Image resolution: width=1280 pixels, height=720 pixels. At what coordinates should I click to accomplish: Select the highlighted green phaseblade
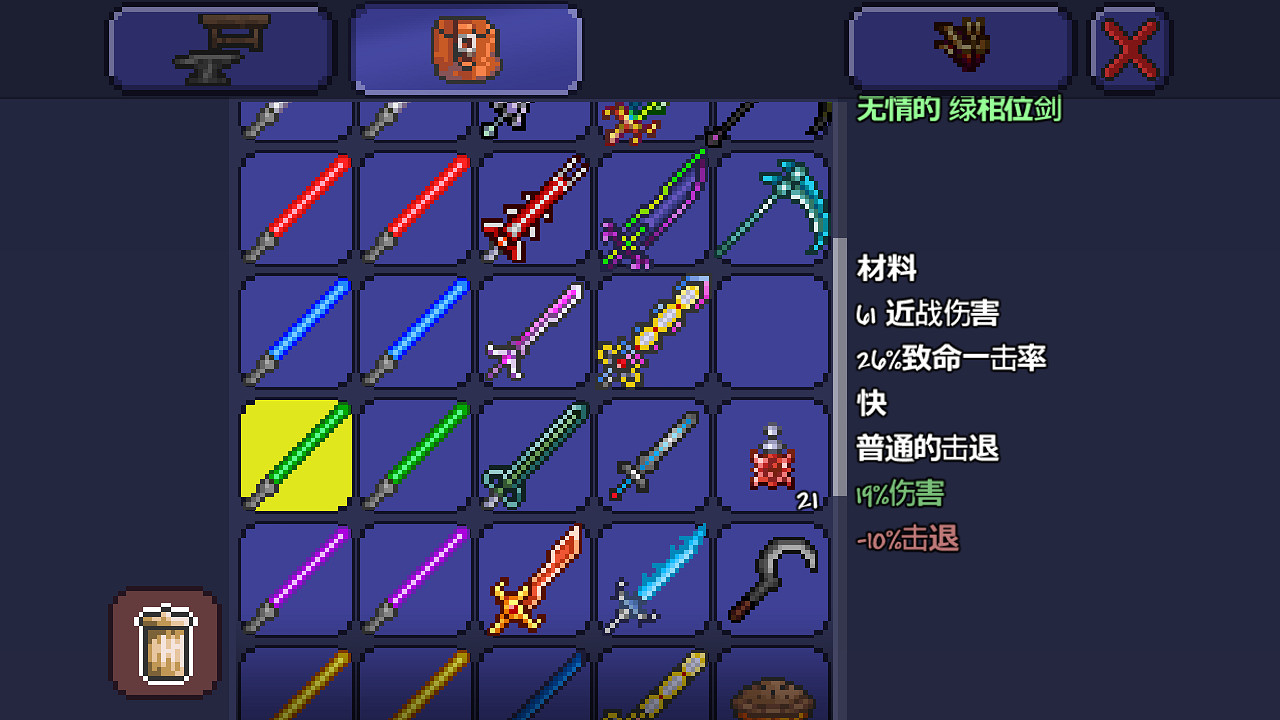tap(293, 455)
